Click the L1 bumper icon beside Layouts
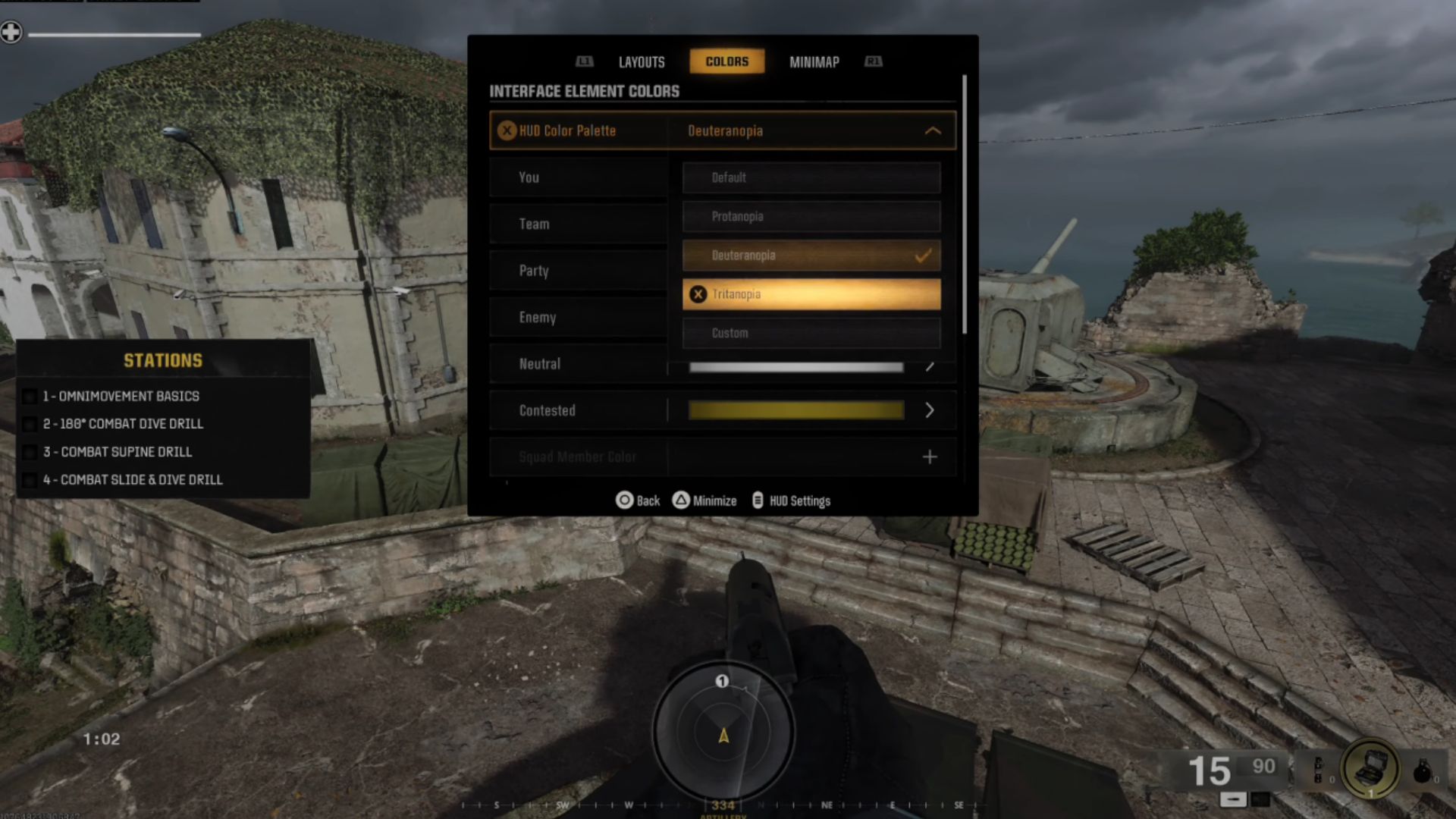 point(584,62)
